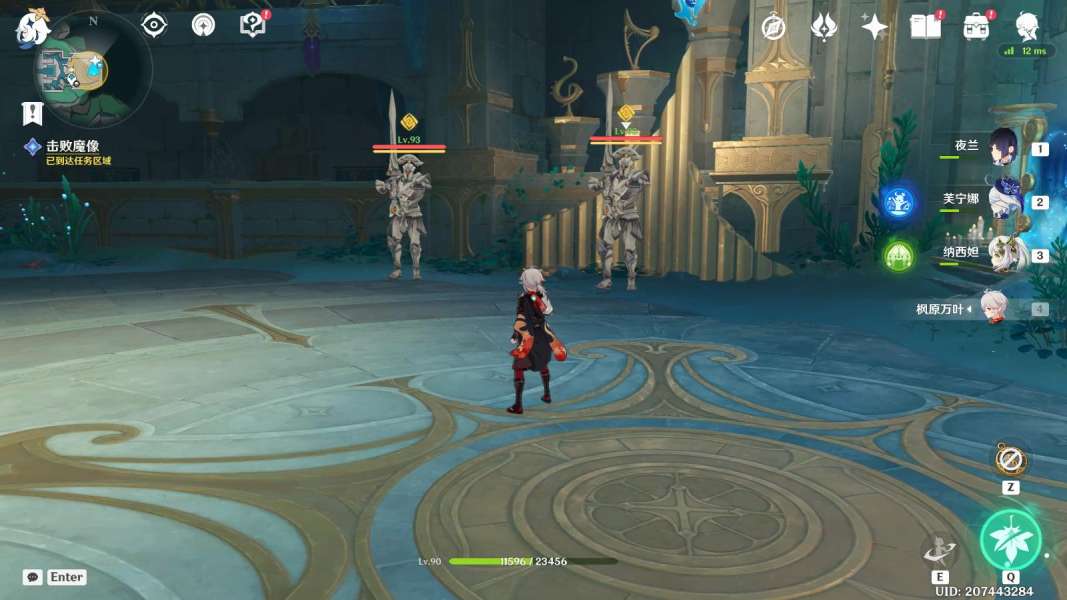The height and width of the screenshot is (600, 1067).
Task: Click the round arc icon left of the tutorial book
Action: [203, 25]
